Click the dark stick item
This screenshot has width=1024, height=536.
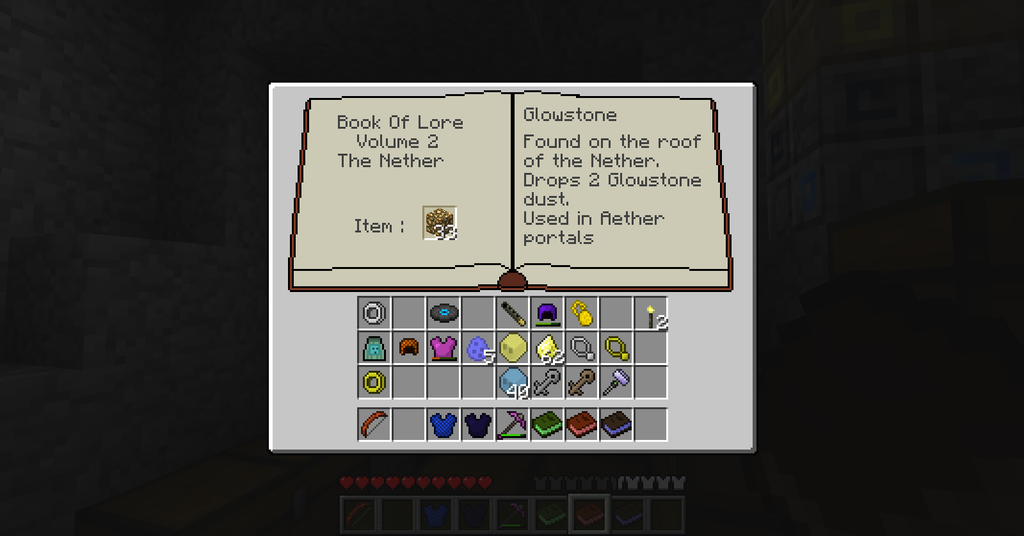pyautogui.click(x=513, y=314)
